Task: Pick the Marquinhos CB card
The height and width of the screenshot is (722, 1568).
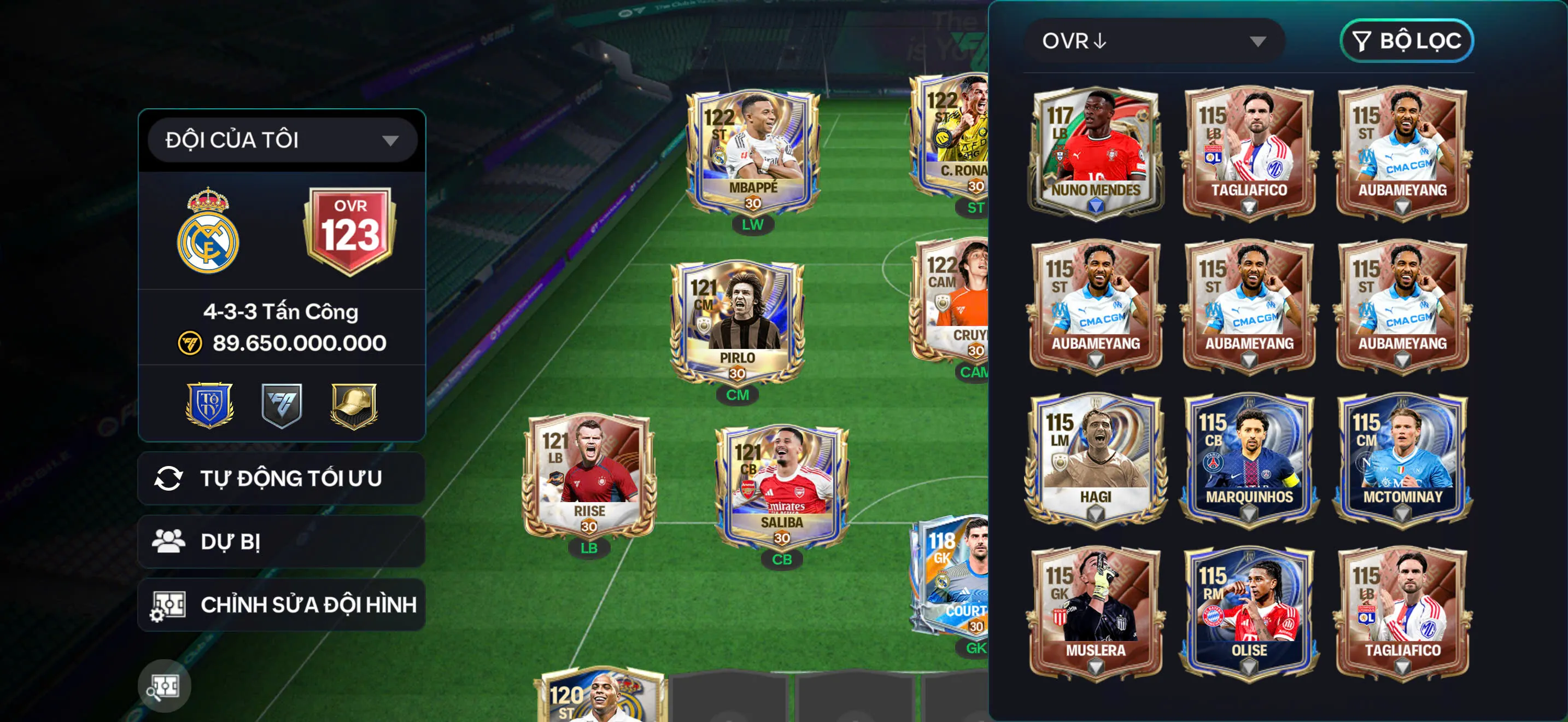Action: pyautogui.click(x=1249, y=459)
